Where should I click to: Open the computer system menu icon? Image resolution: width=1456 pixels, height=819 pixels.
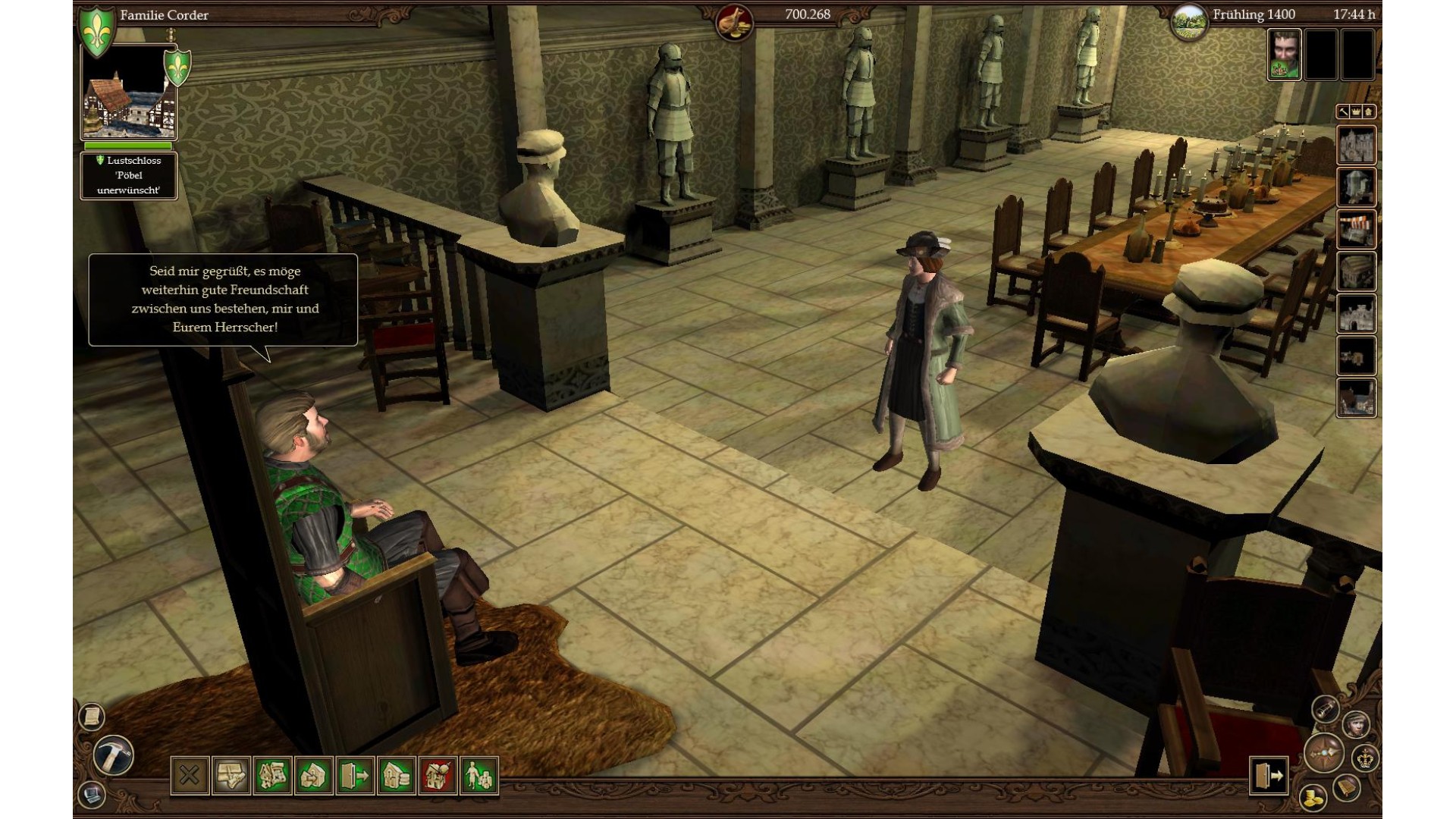[x=92, y=795]
